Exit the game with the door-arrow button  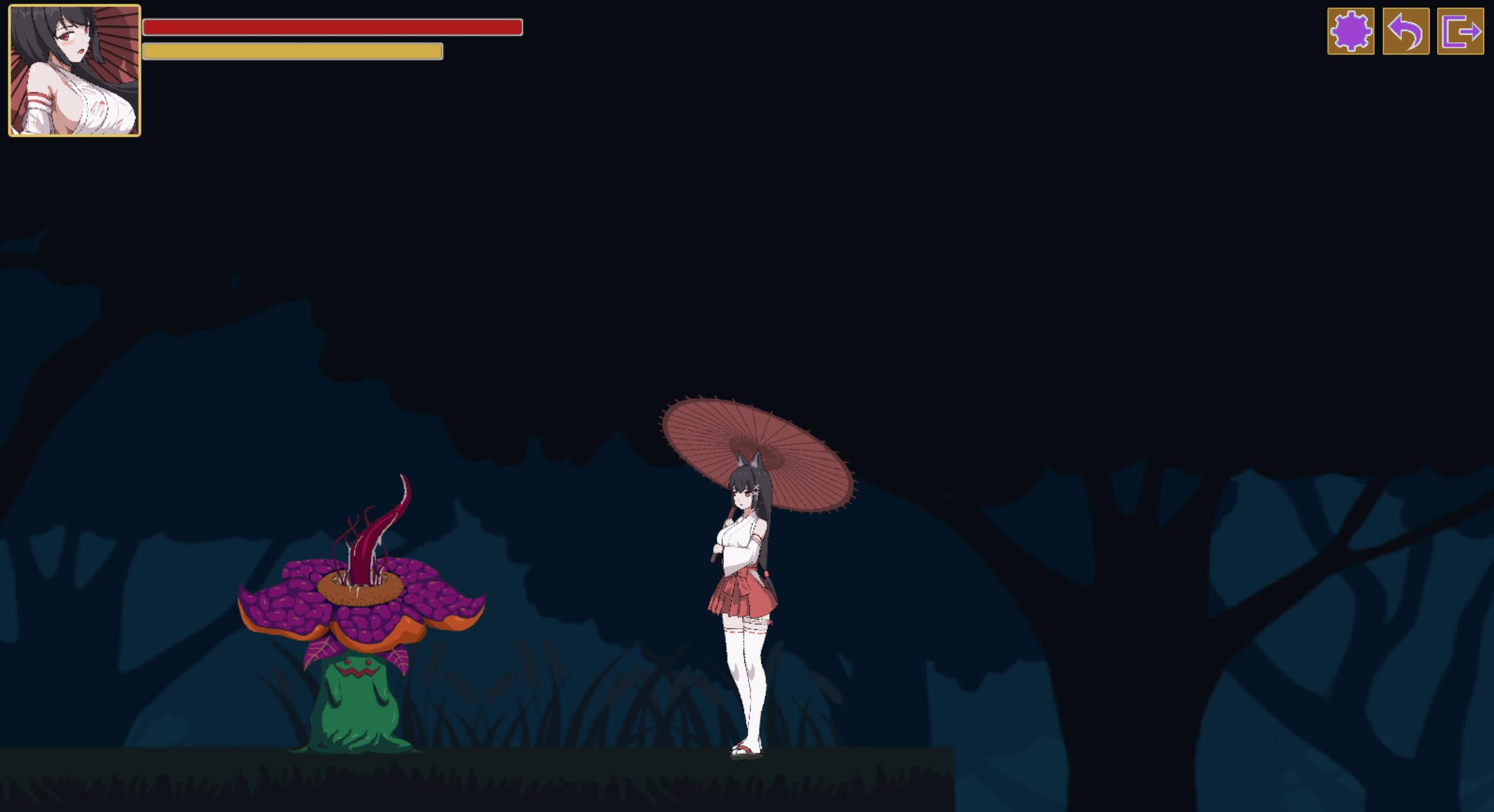(x=1460, y=32)
